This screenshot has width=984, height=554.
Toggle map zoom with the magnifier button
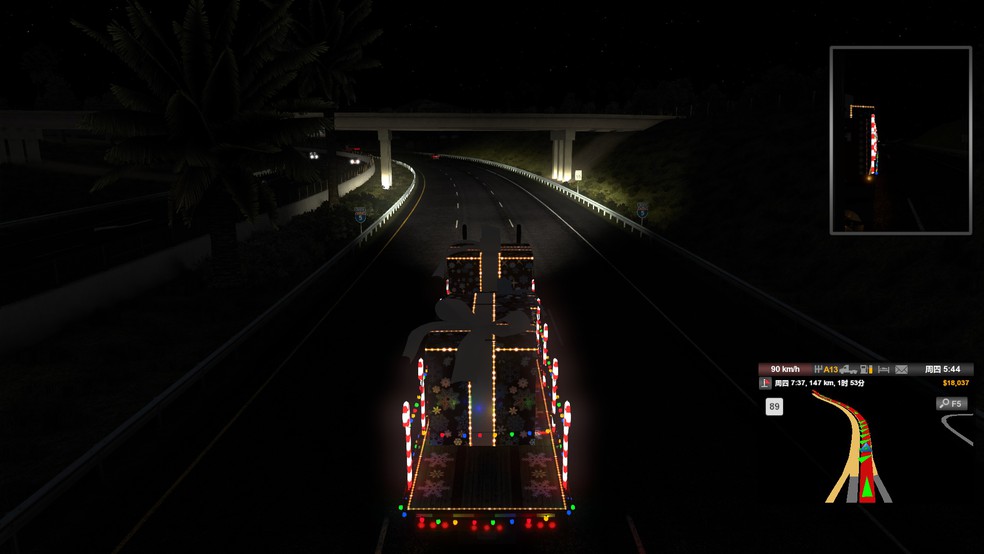951,404
